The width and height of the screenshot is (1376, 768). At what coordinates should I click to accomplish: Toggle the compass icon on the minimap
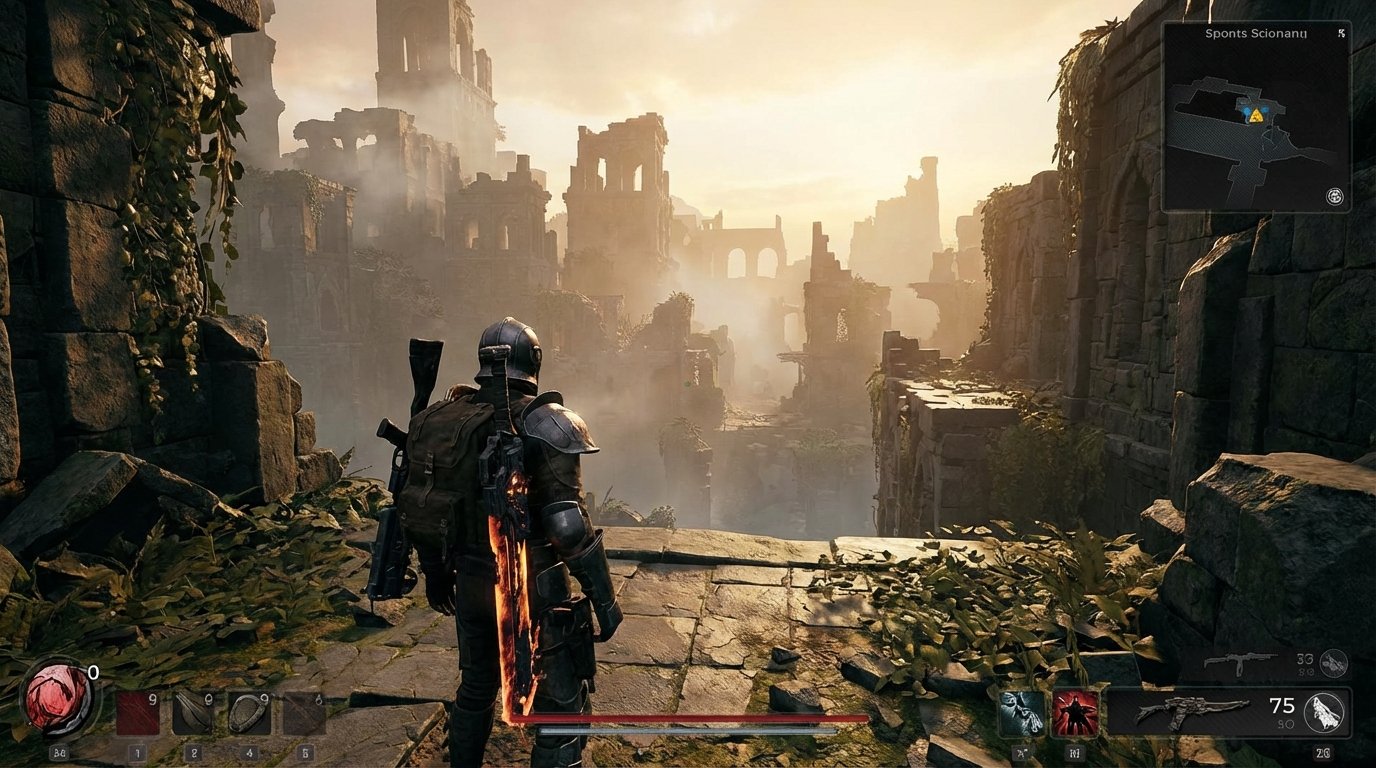coord(1343,35)
